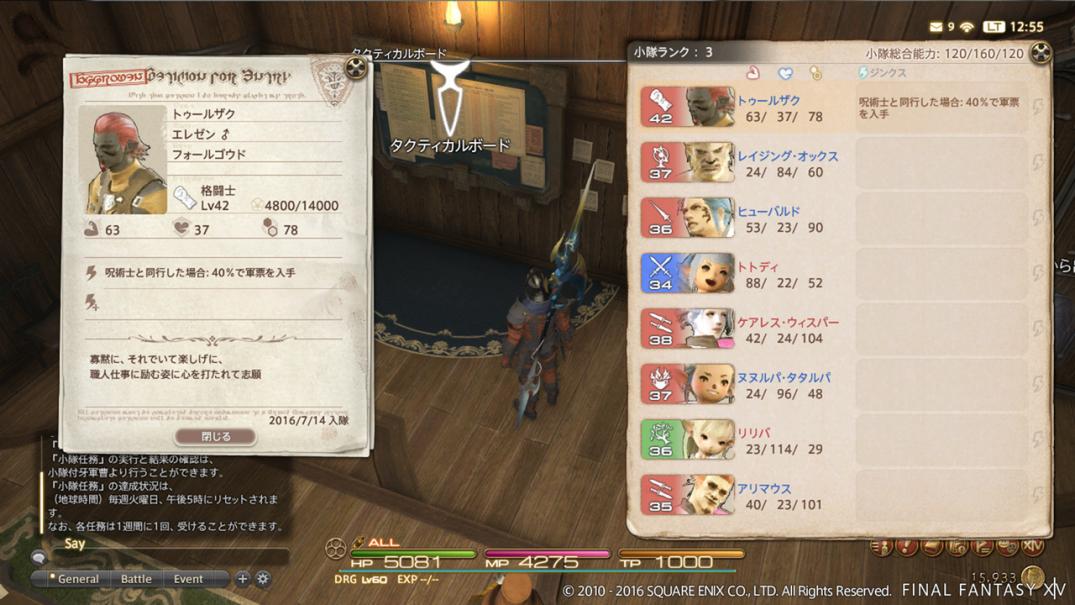
Task: Close the squad member profile with 閉じる
Action: (216, 436)
